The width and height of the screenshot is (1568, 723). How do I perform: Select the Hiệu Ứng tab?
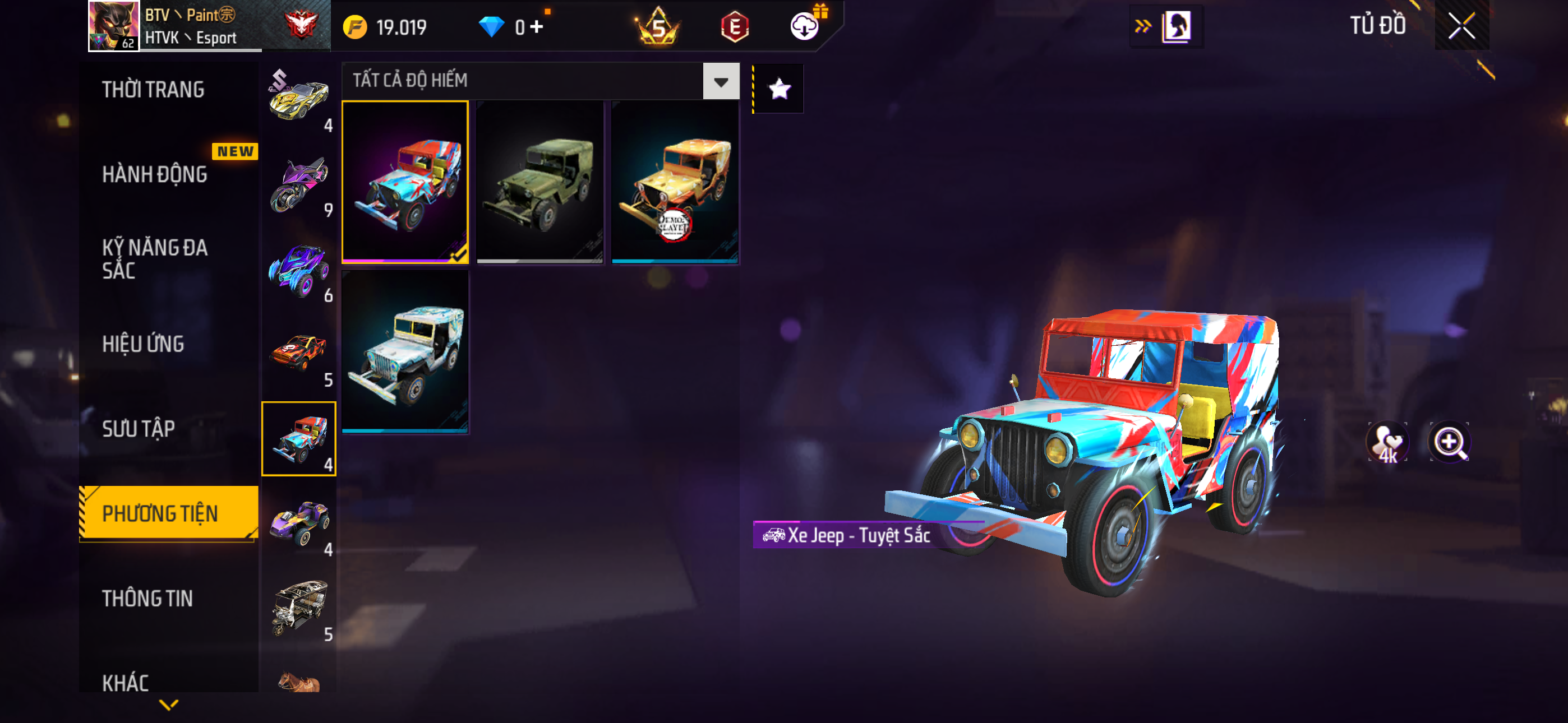[143, 345]
